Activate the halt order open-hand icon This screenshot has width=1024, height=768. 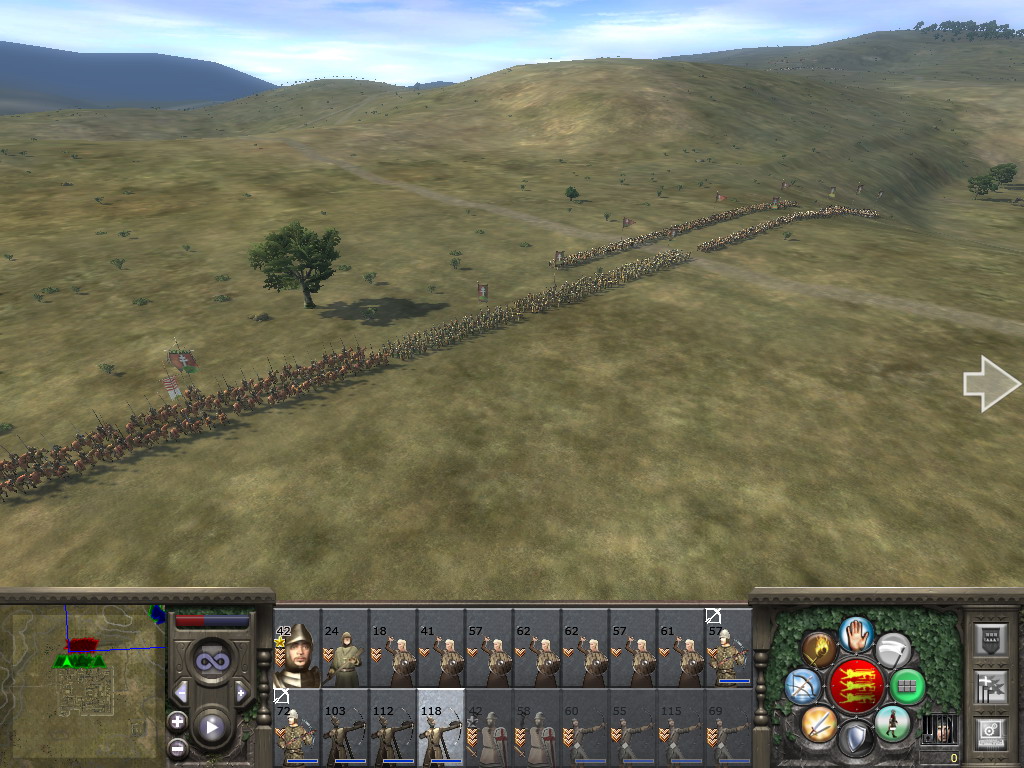coord(856,633)
